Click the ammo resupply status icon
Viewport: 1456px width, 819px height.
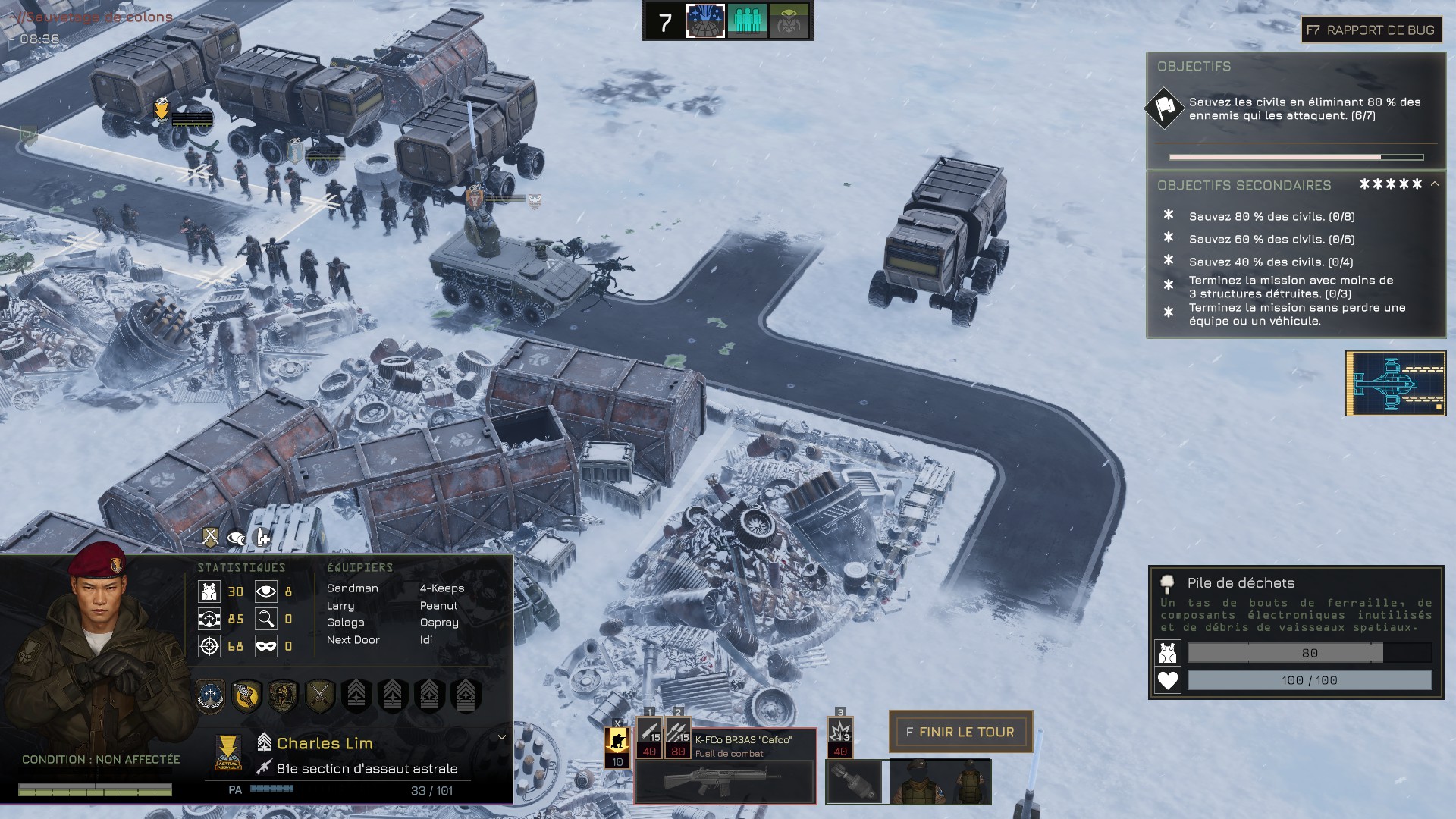point(262,538)
